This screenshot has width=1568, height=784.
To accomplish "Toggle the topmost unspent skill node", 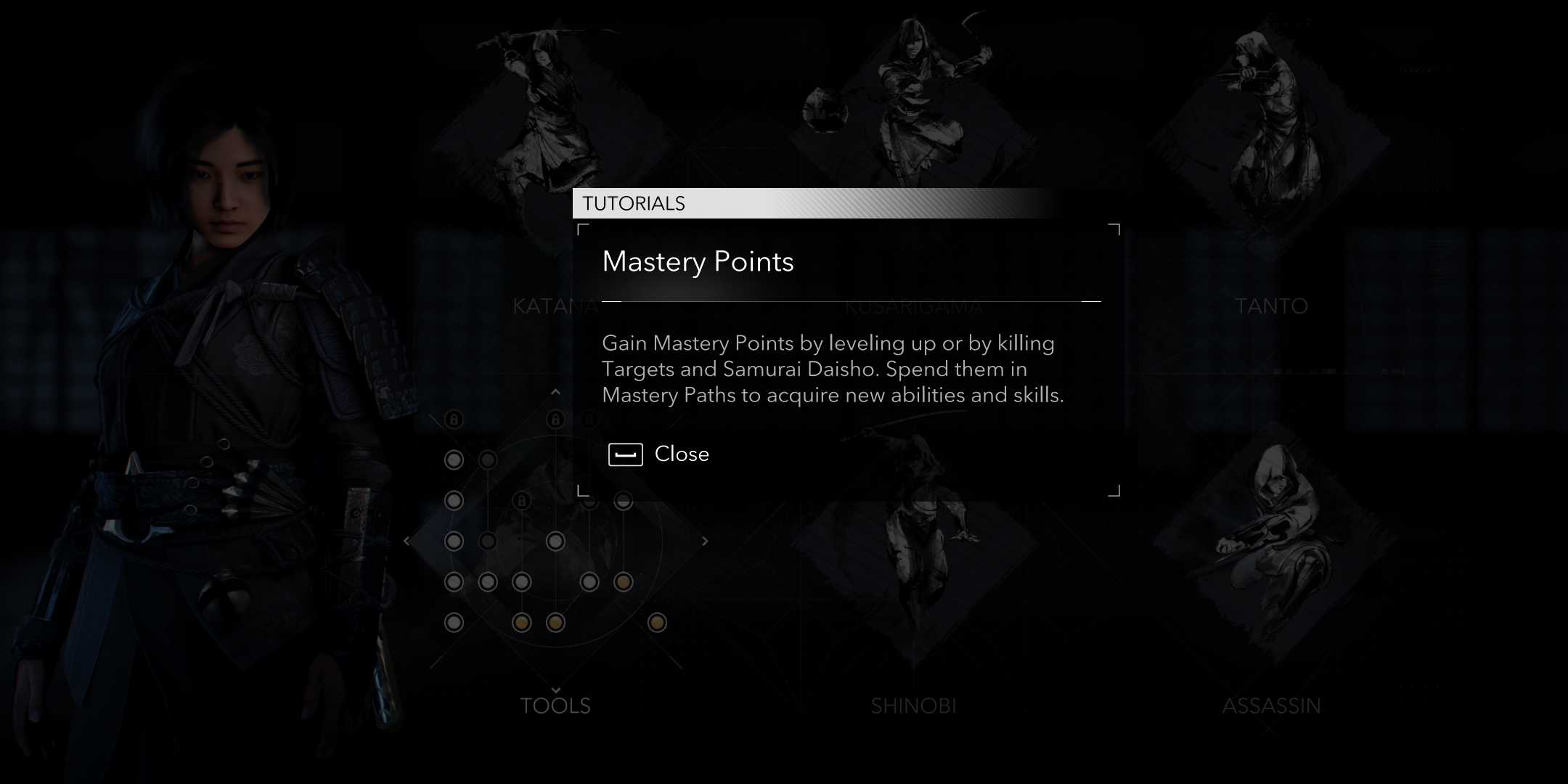I will click(x=454, y=460).
